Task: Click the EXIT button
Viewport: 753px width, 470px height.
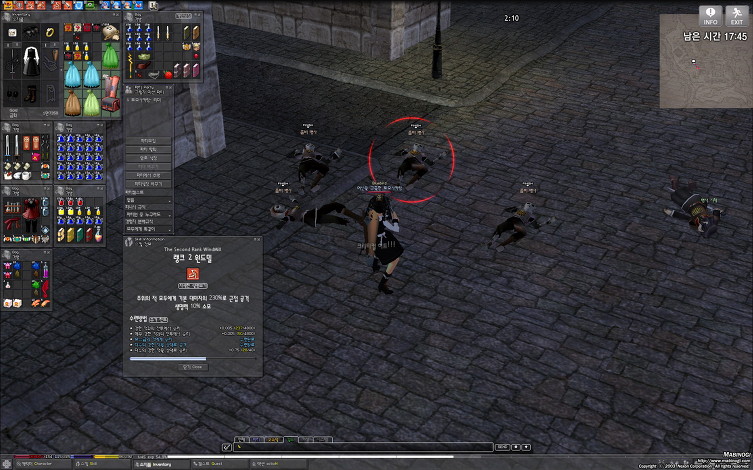Action: tap(736, 15)
